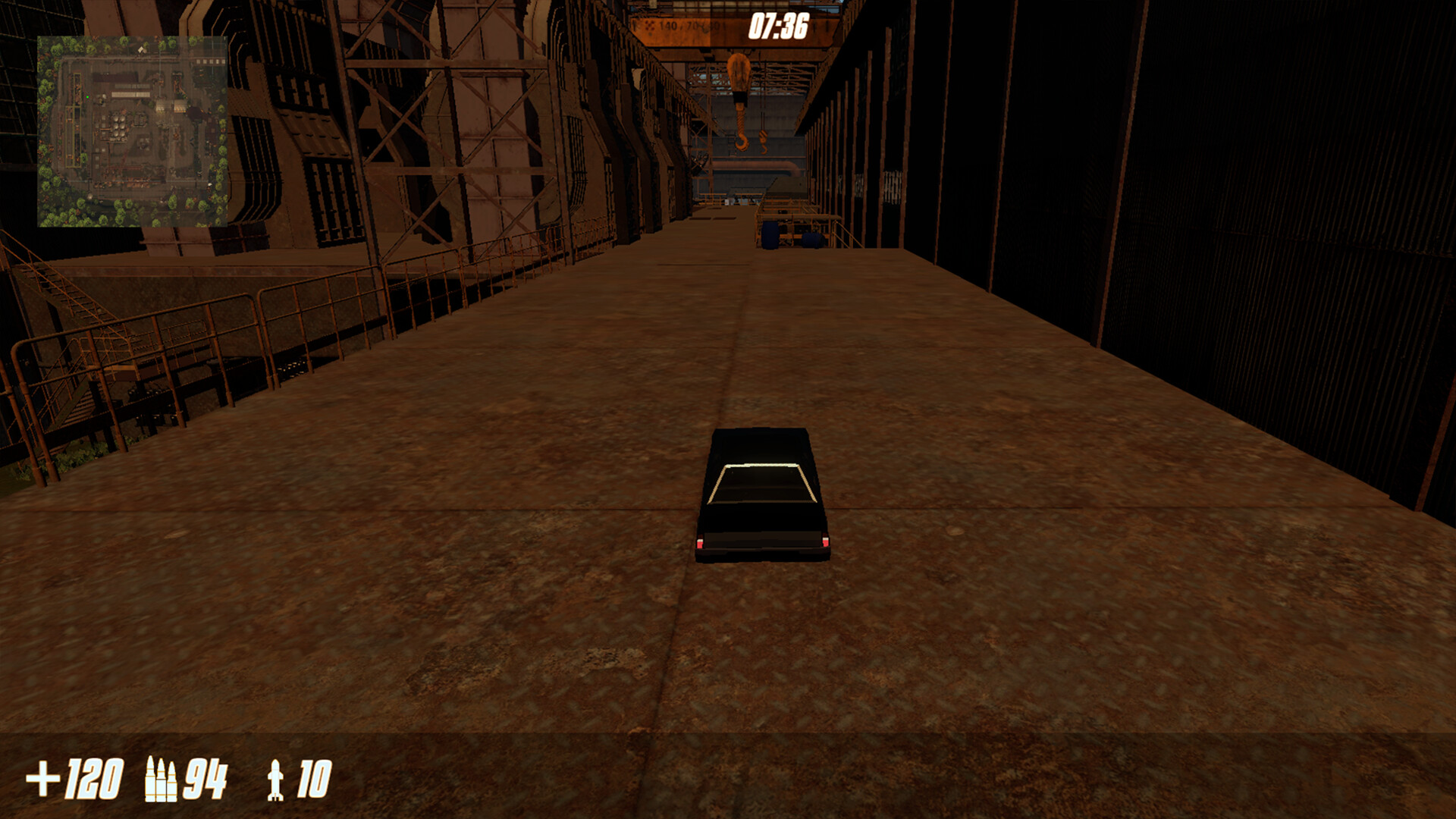Click the timer showing 07:36
Viewport: 1456px width, 819px height.
click(778, 27)
